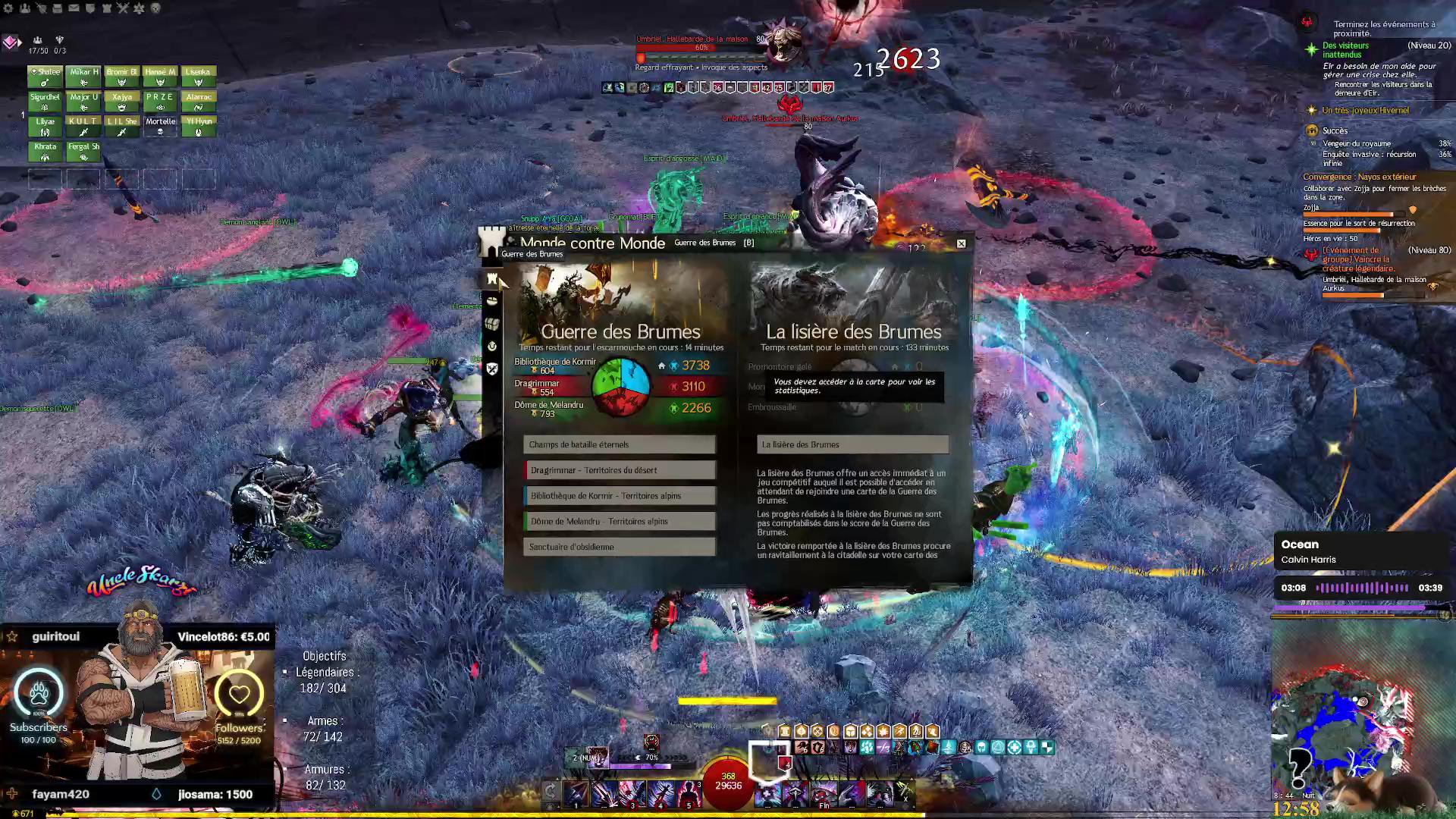Switch to the castle tower side tab
Image resolution: width=1456 pixels, height=819 pixels.
[x=492, y=279]
